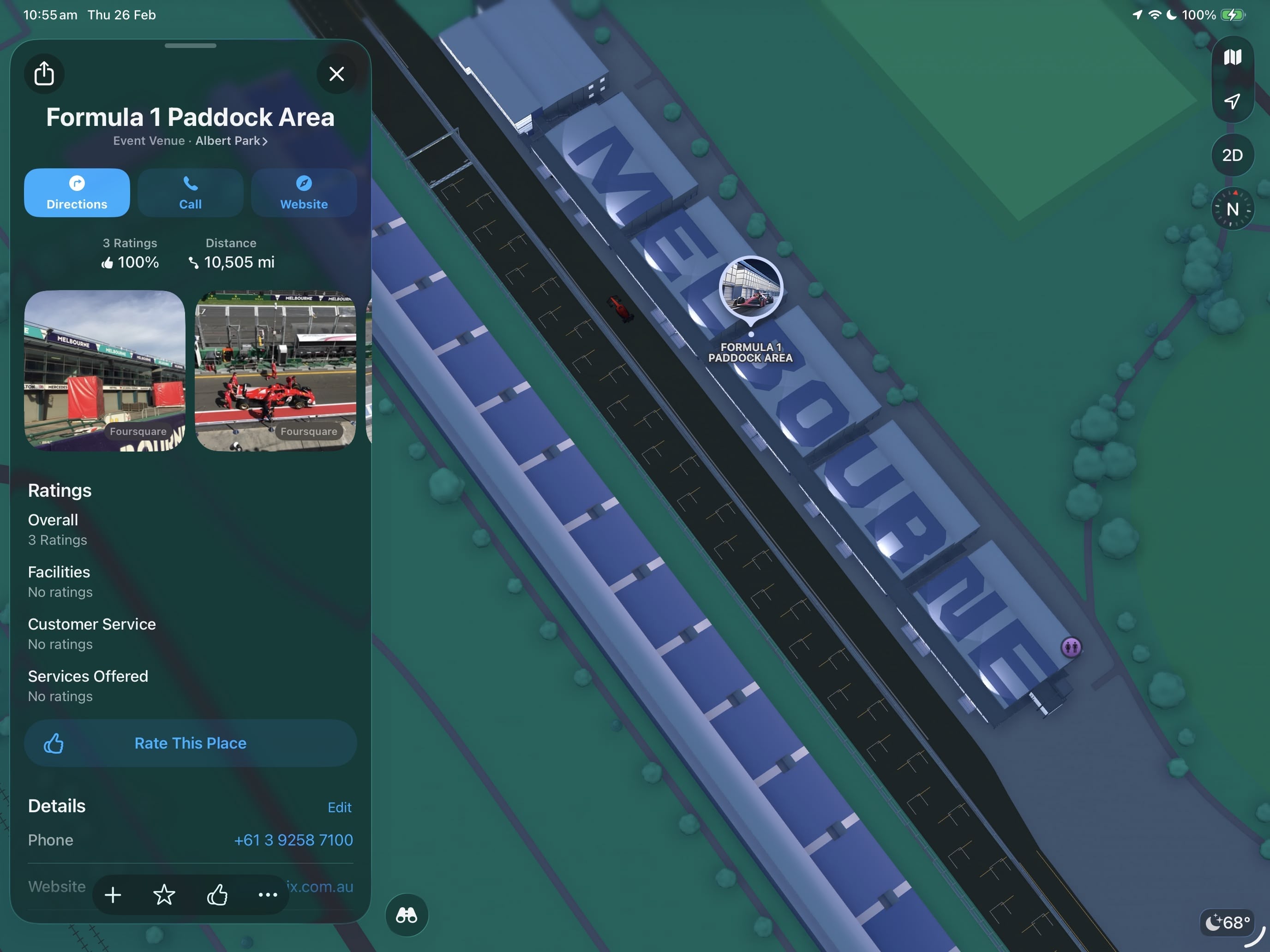Expand the place card grab handle
The height and width of the screenshot is (952, 1270).
[x=190, y=46]
